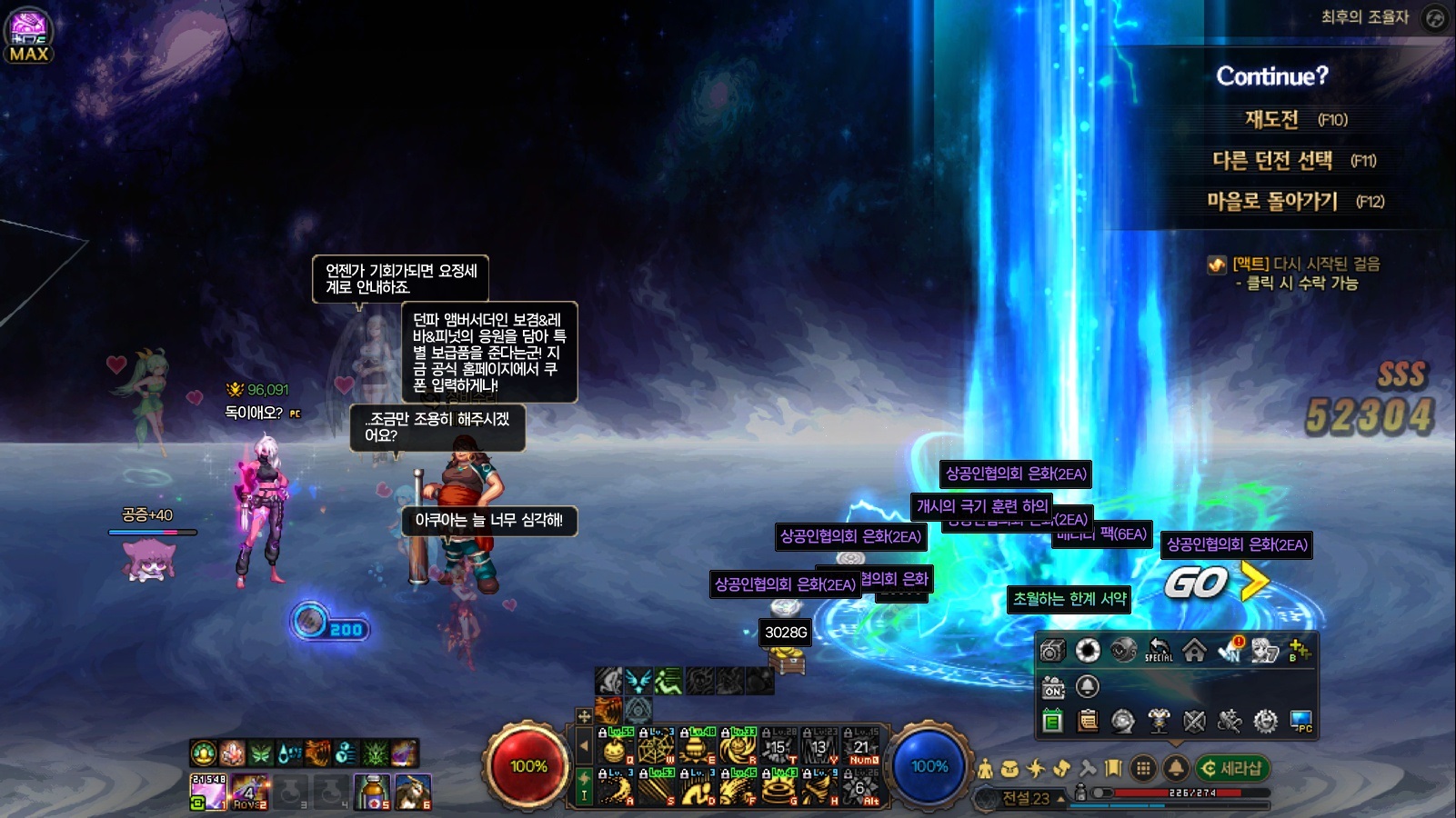1456x818 pixels.
Task: Use the pumpkin skill on the Q slot
Action: [x=615, y=748]
